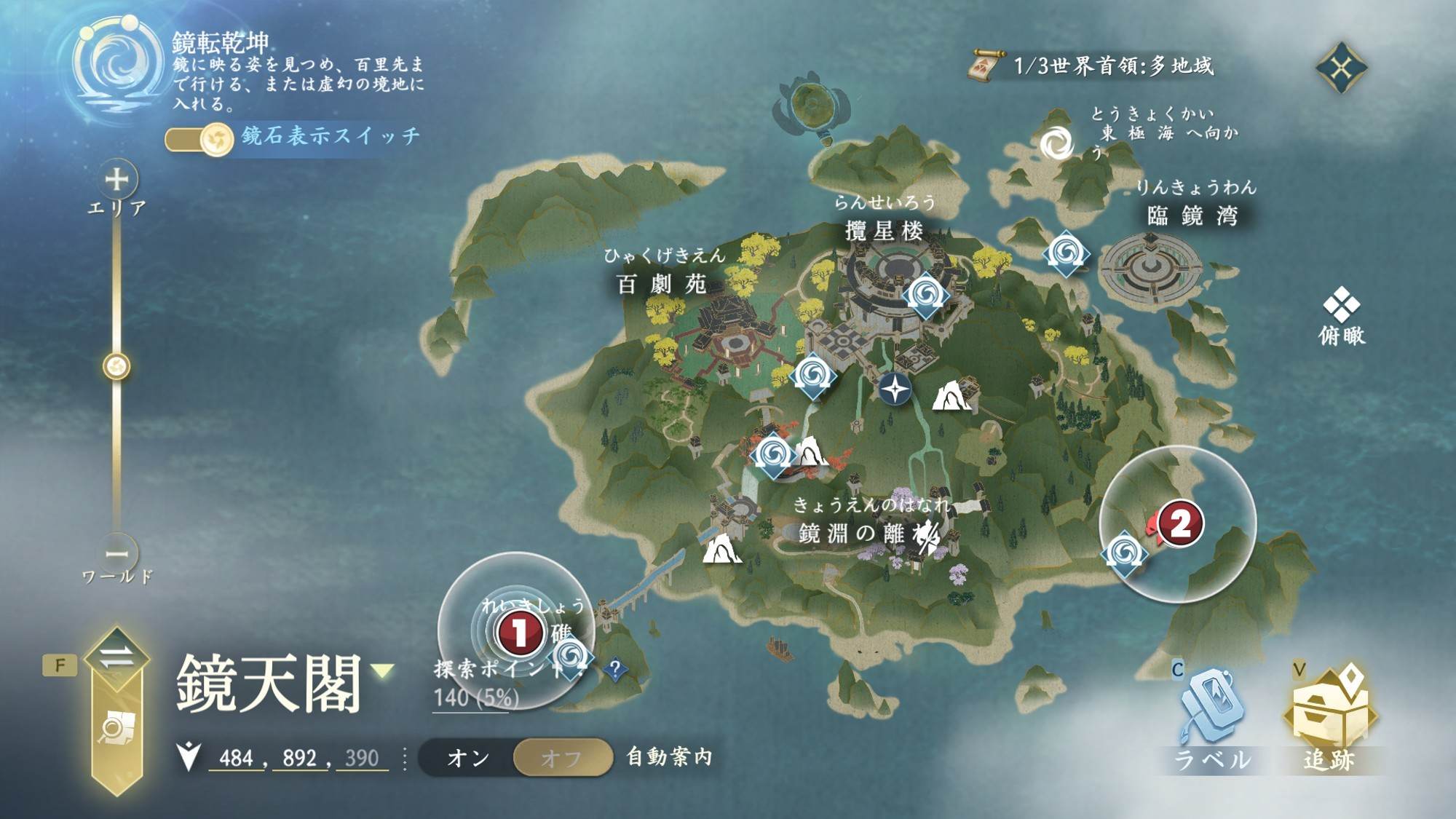Open the 追跡 tracking chest
Screen dimensions: 1456x819
[1329, 717]
